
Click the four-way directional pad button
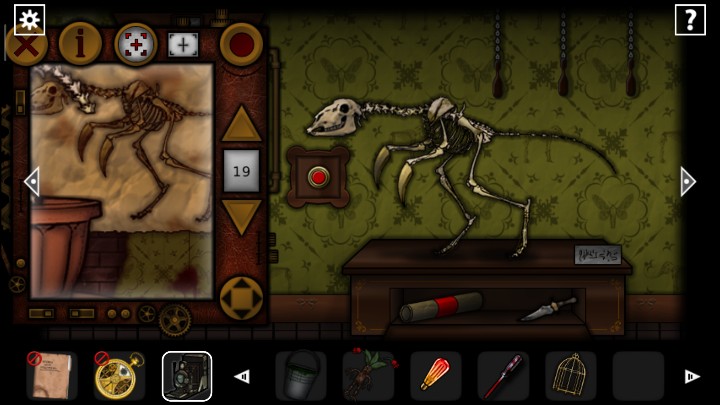pyautogui.click(x=241, y=298)
